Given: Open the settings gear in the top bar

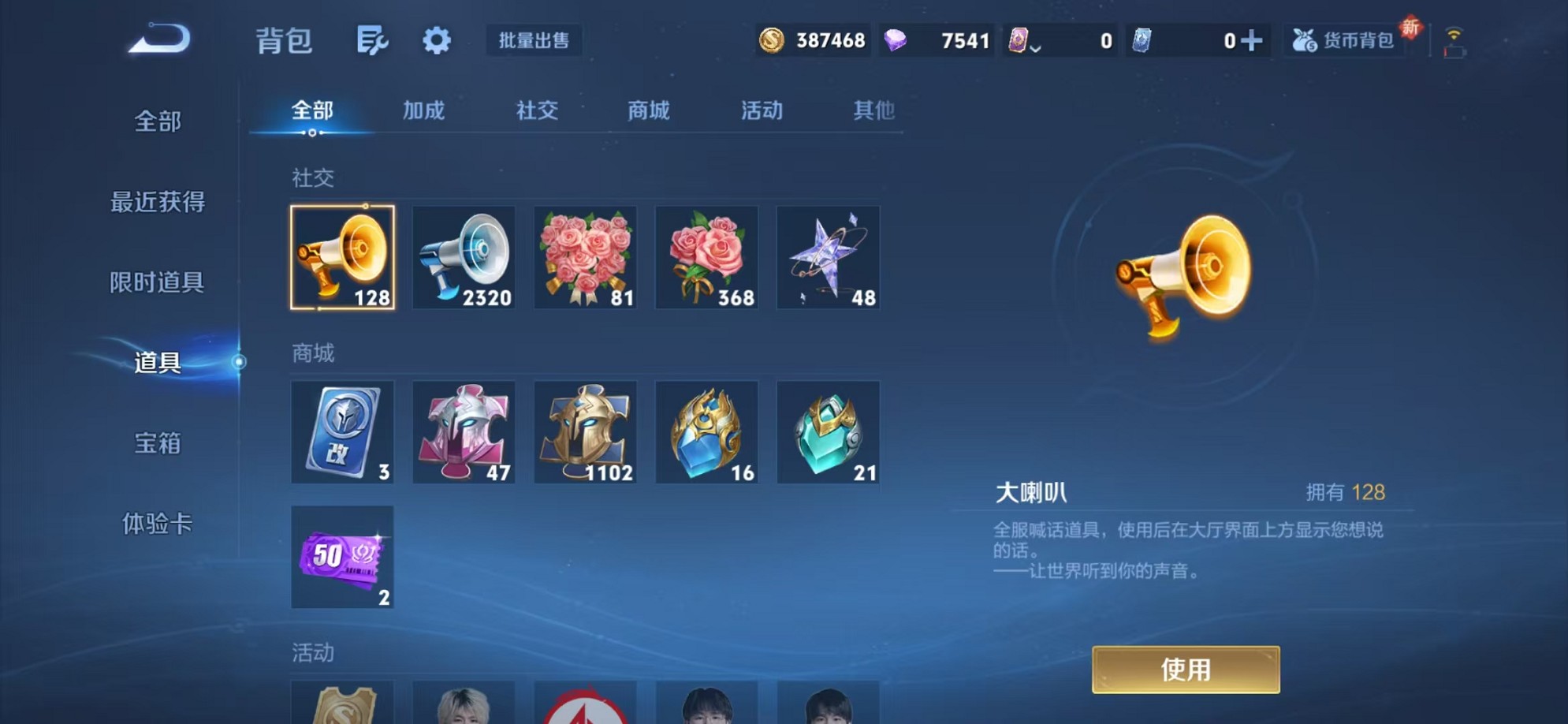Looking at the screenshot, I should (x=437, y=41).
